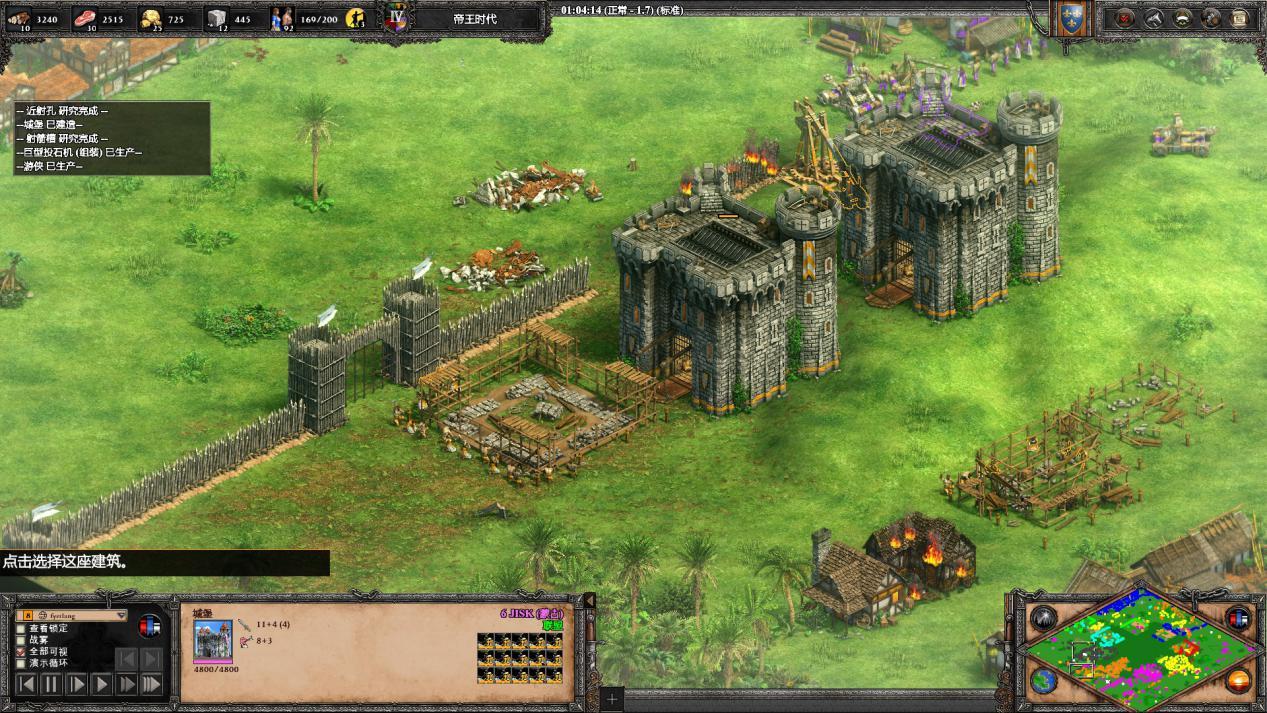Screen dimensions: 1267x713
Task: Play the replay at normal speed
Action: coord(102,685)
